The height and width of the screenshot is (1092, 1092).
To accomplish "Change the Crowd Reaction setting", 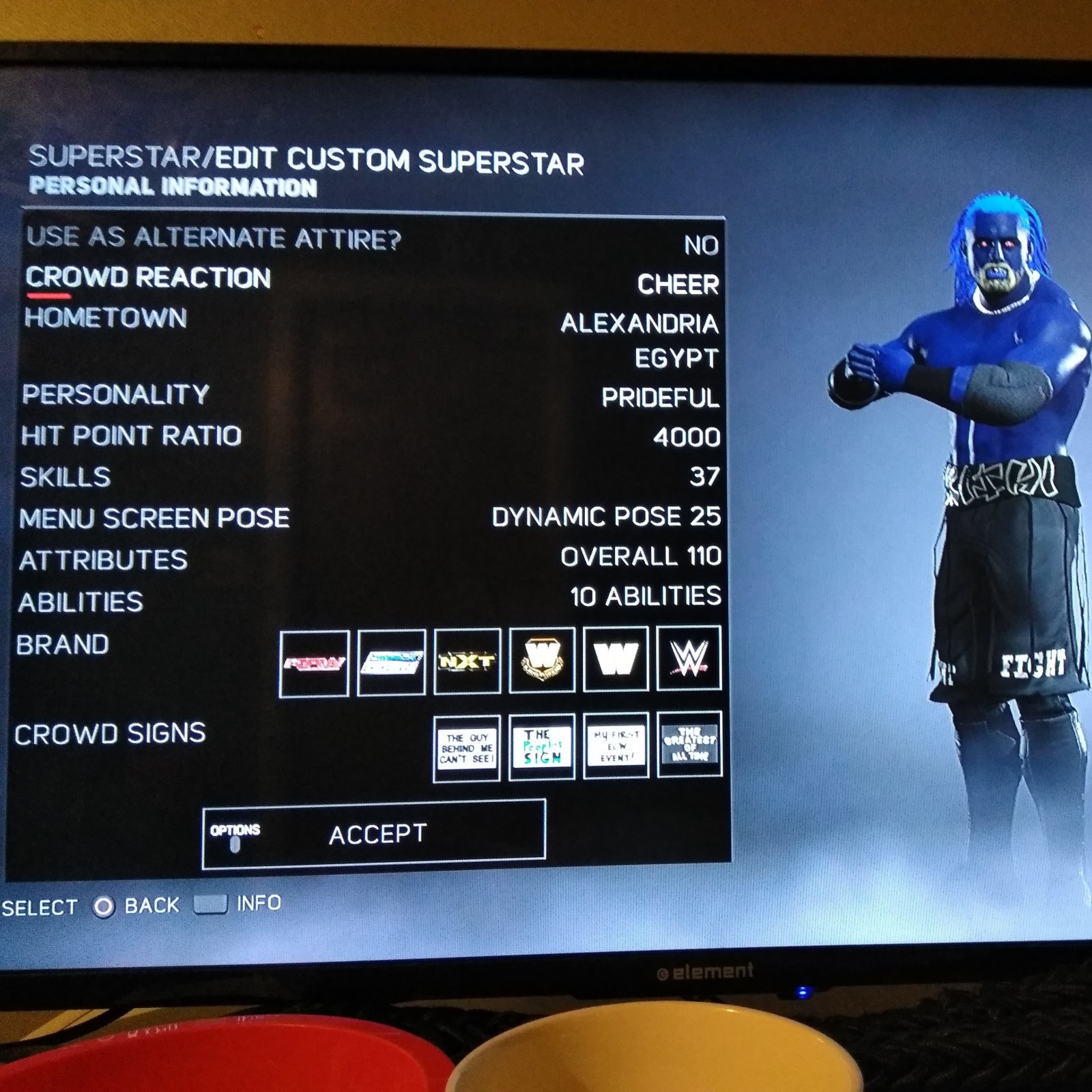I will click(x=148, y=278).
